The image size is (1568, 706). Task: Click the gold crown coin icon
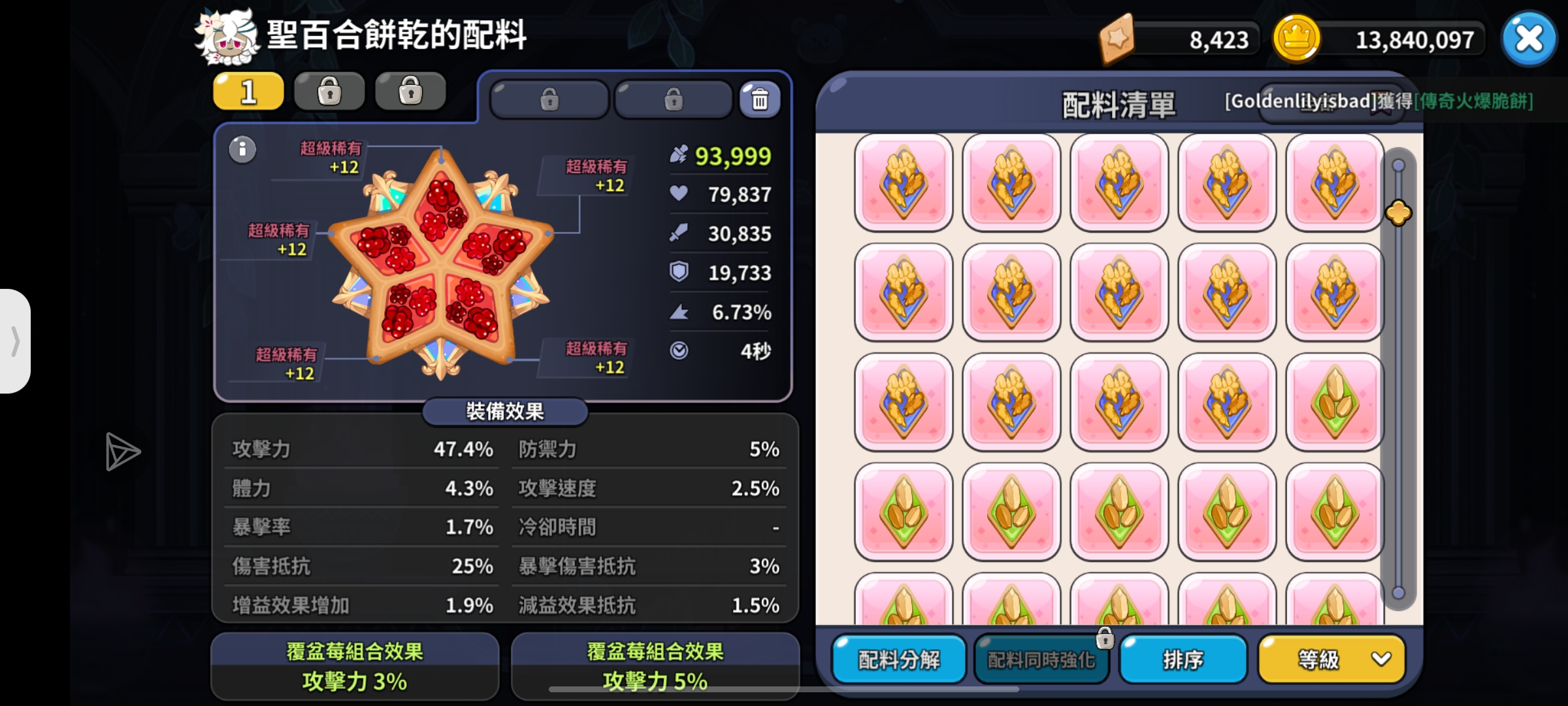click(1296, 39)
